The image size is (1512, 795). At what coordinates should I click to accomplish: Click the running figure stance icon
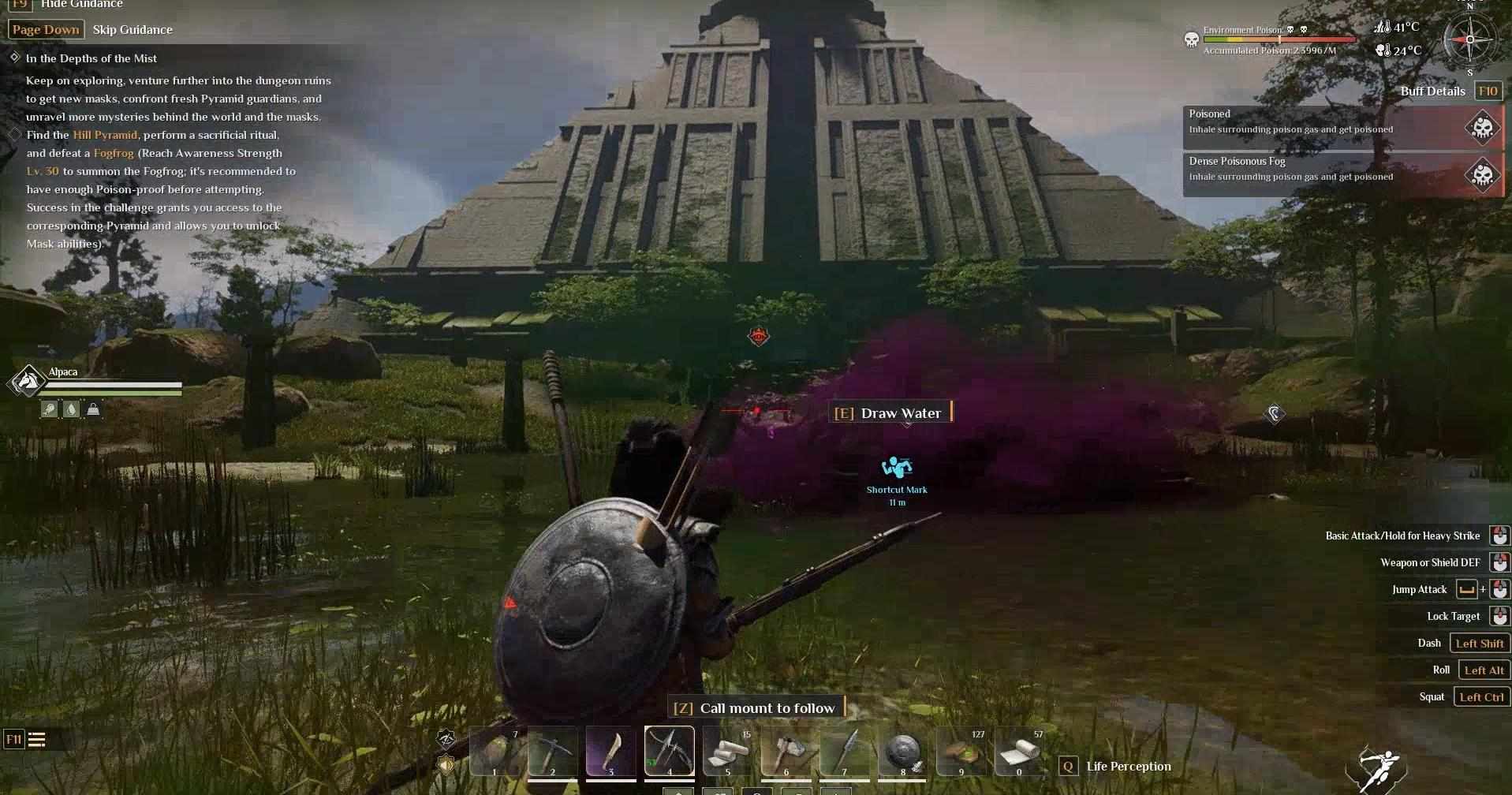(1377, 769)
